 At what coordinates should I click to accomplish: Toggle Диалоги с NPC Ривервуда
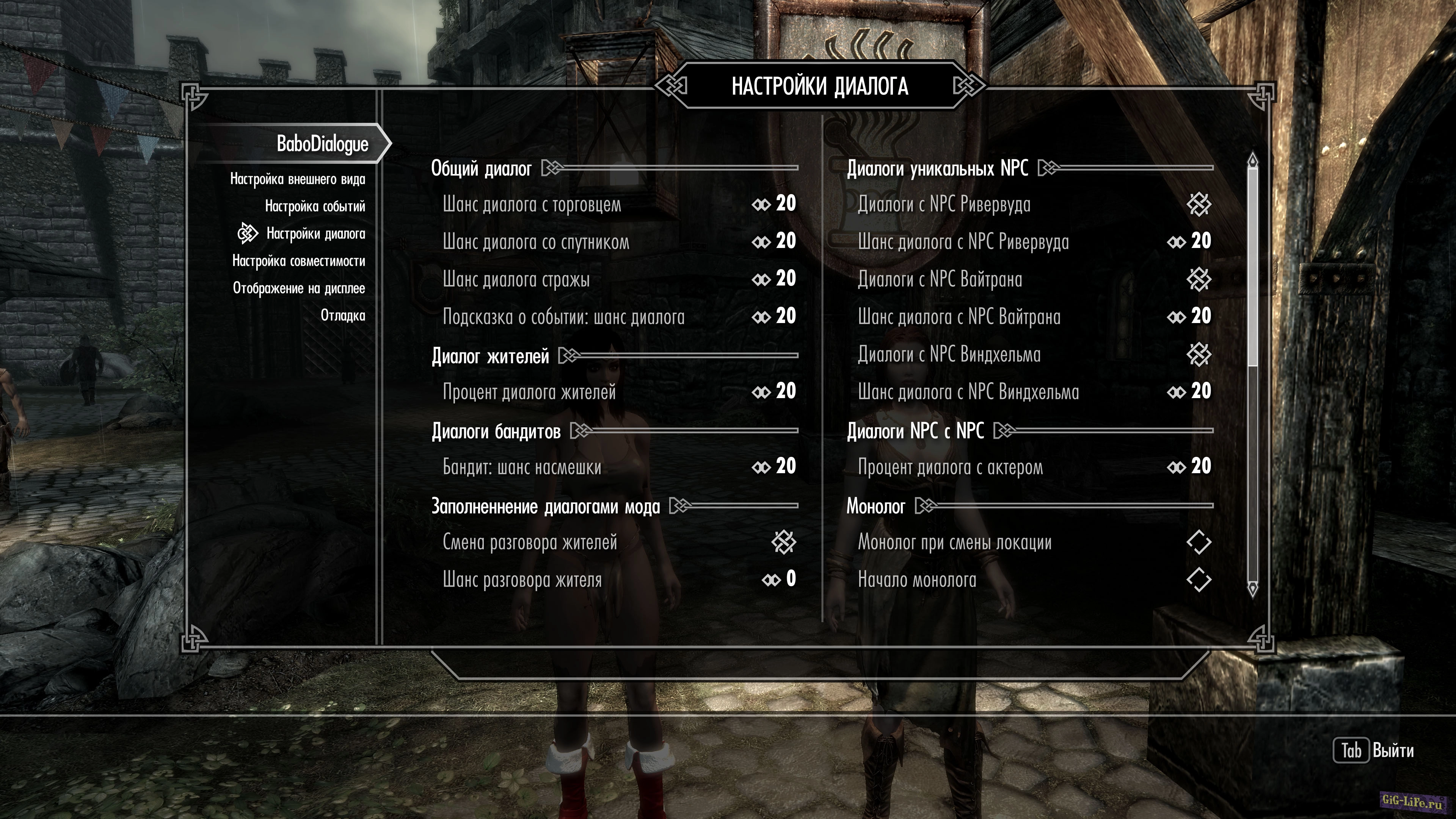click(x=1198, y=204)
